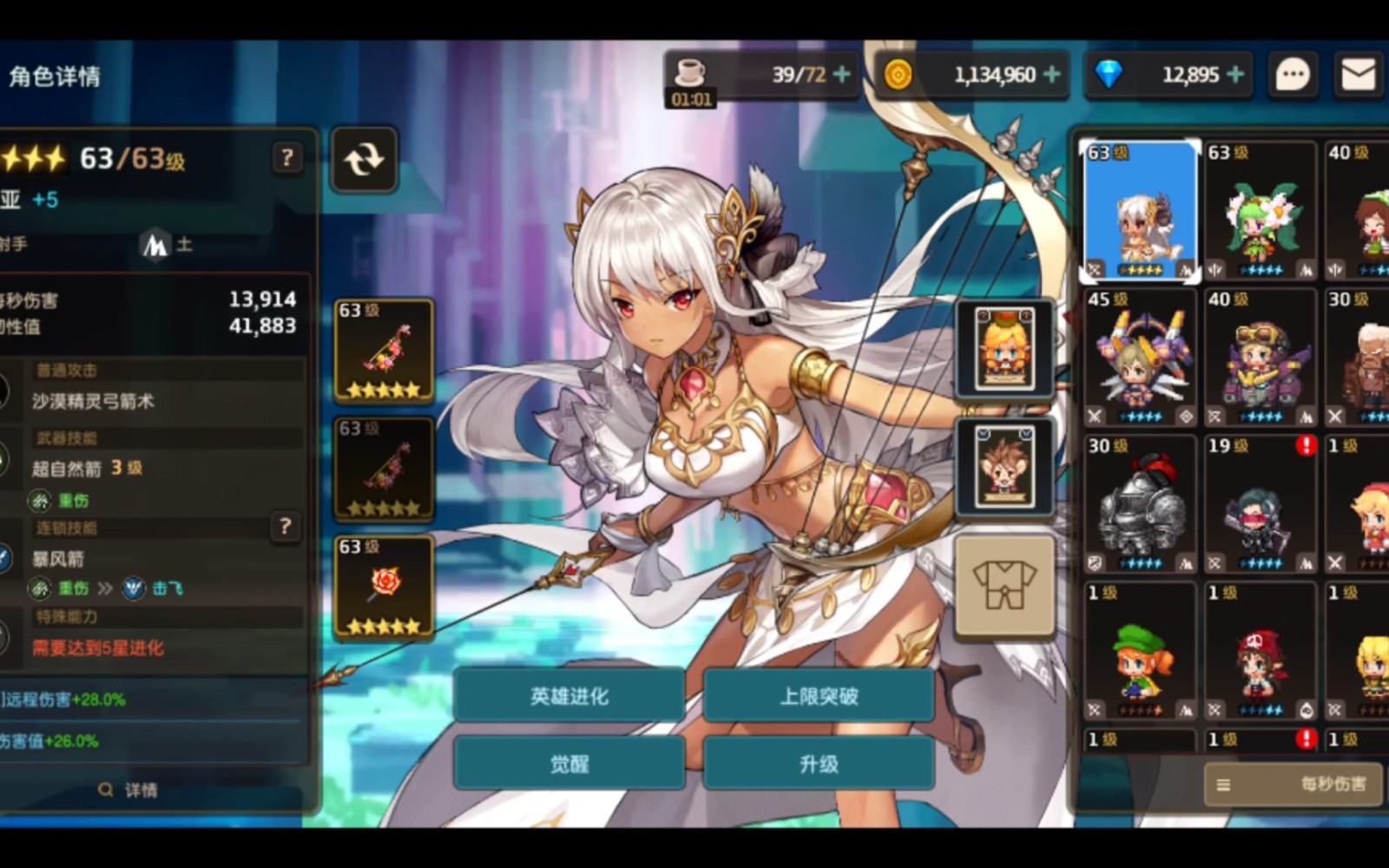The image size is (1389, 868).
Task: Add more coffee stamina with the plus
Action: (841, 75)
